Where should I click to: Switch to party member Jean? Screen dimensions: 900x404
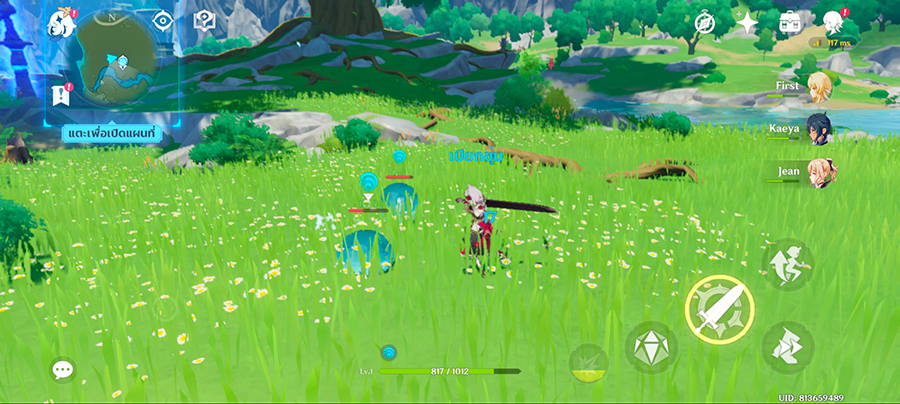(820, 172)
